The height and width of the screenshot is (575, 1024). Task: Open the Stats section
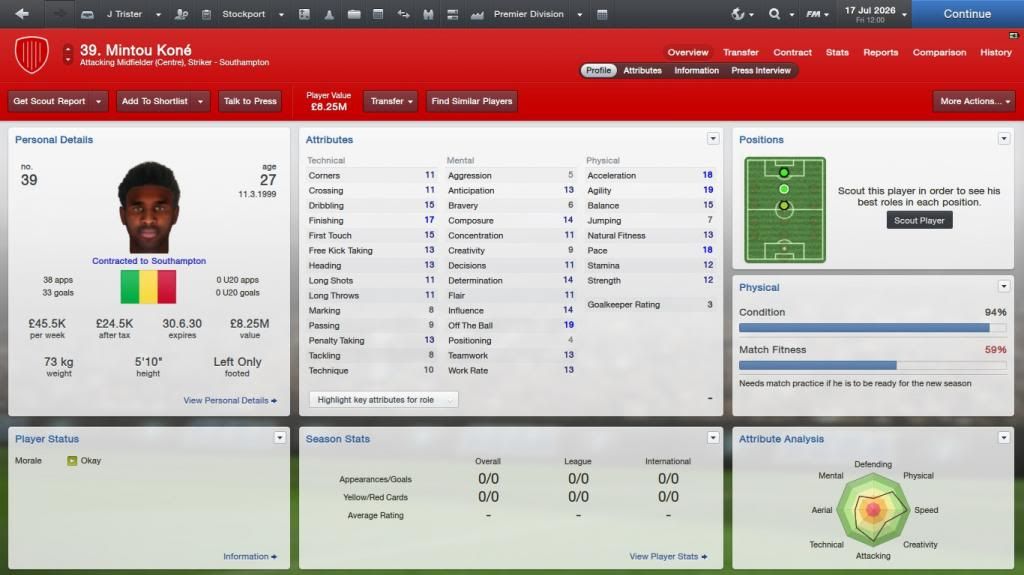point(837,52)
